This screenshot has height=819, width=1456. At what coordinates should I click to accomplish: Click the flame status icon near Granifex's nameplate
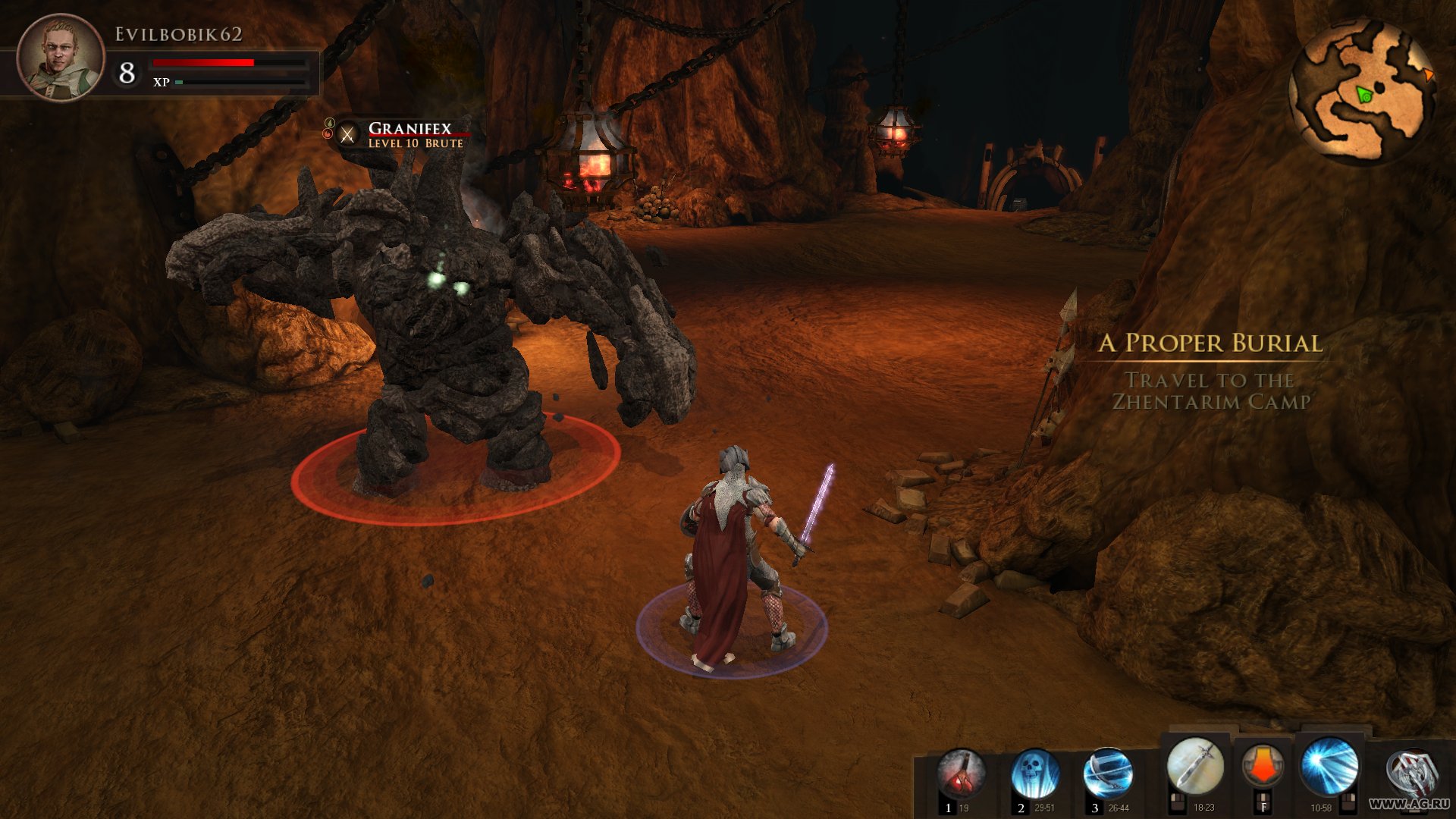tap(328, 133)
